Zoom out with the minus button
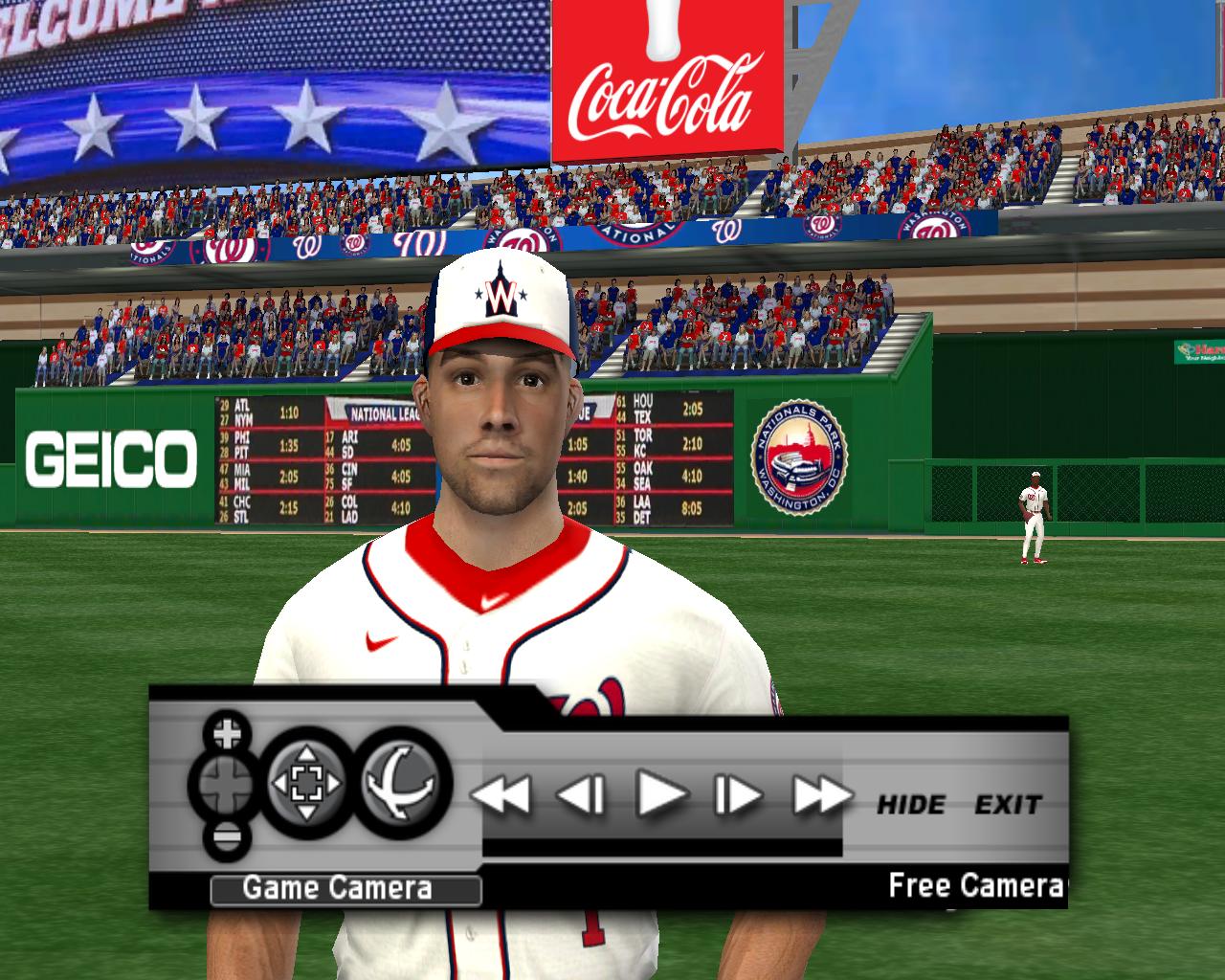Image resolution: width=1225 pixels, height=980 pixels. pos(227,839)
